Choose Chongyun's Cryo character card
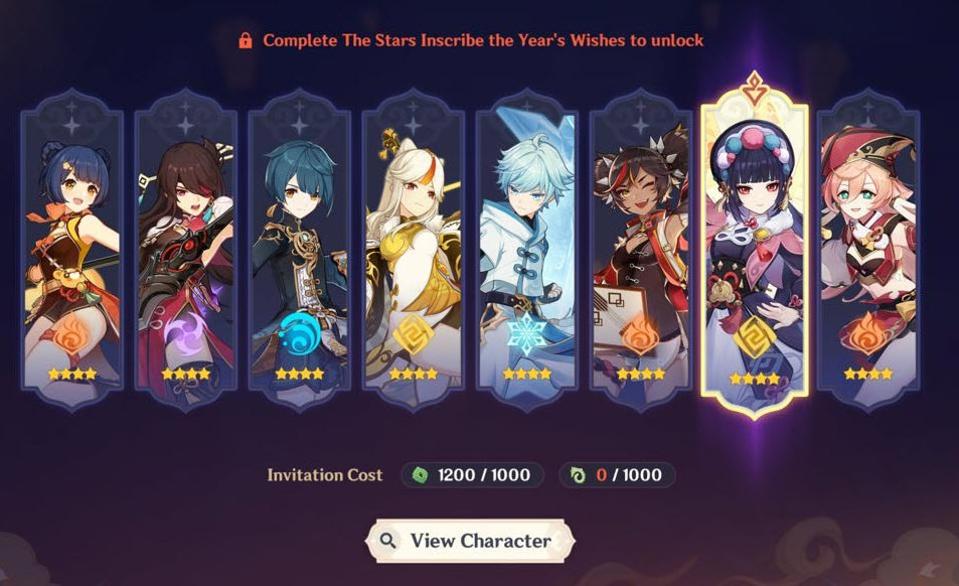 point(527,250)
